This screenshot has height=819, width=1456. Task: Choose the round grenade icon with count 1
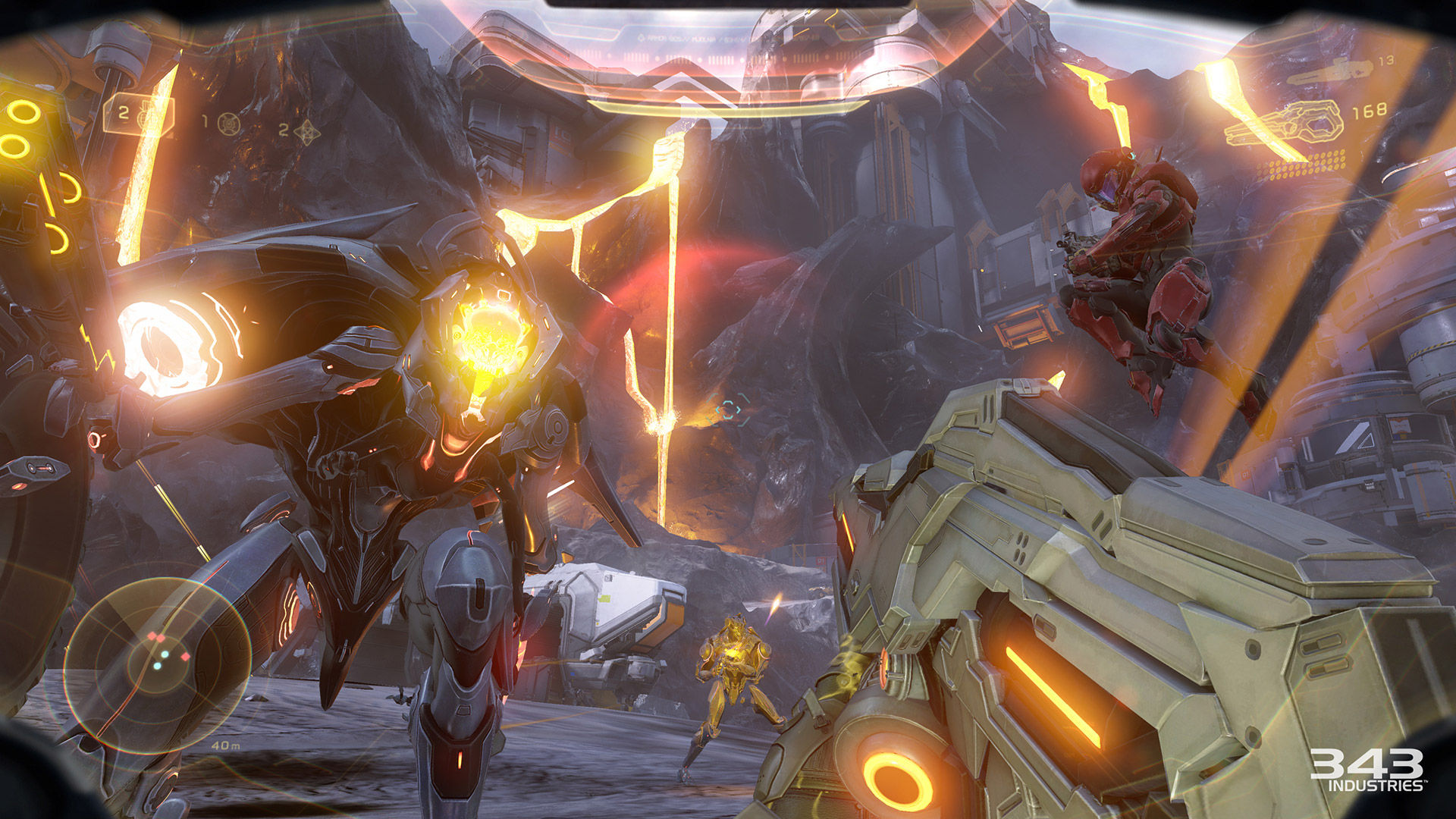pos(229,123)
